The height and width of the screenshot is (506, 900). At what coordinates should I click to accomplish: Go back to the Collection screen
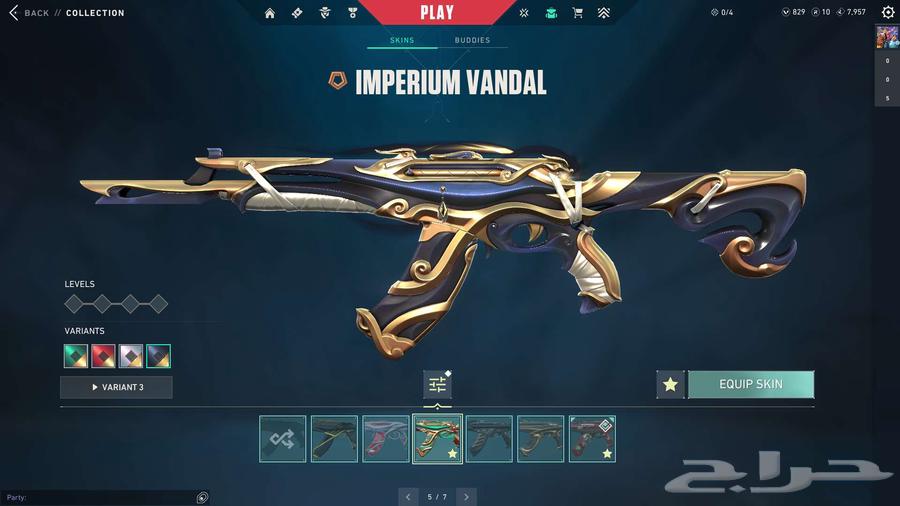click(x=30, y=13)
